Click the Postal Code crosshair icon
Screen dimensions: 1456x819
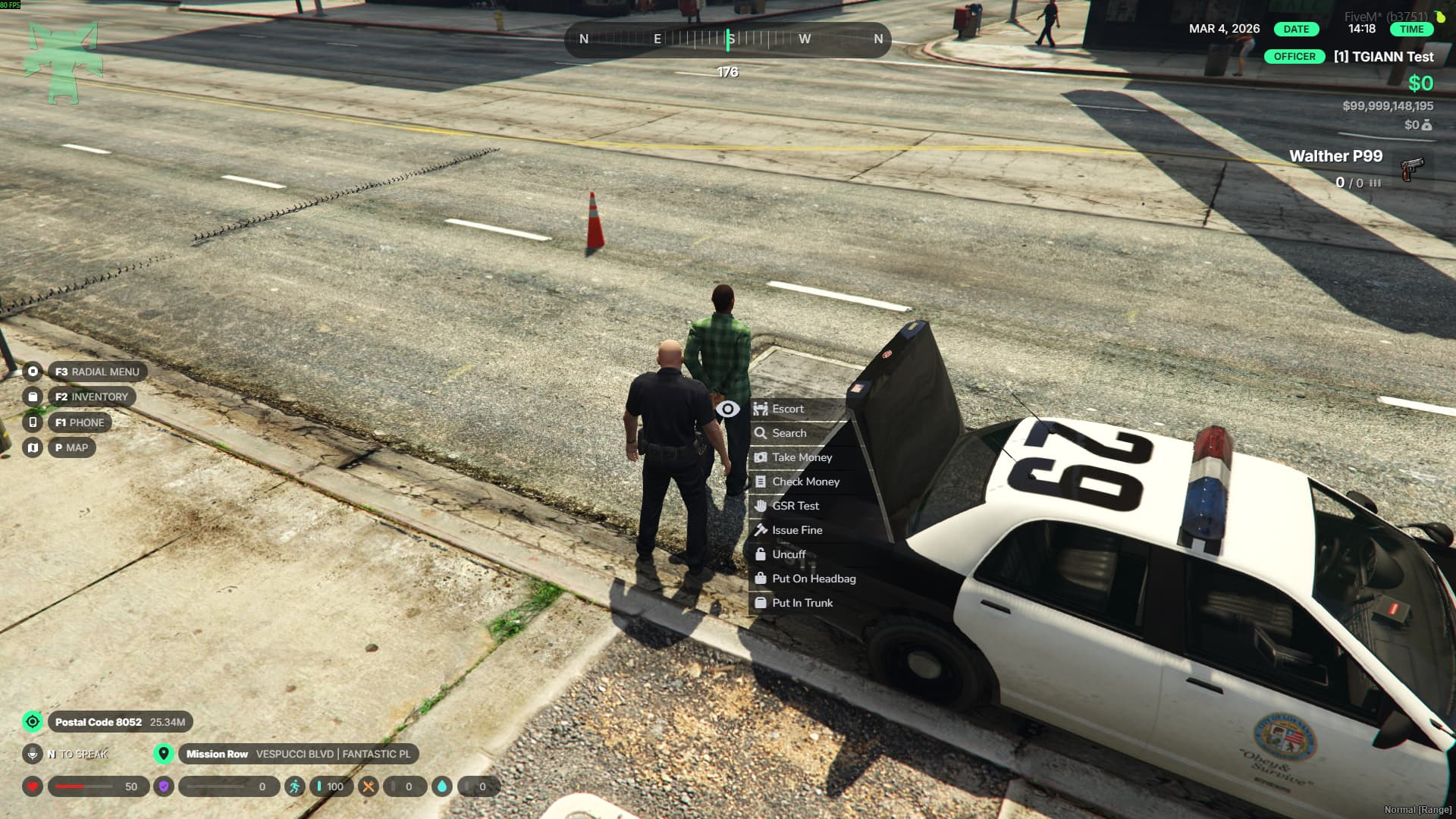[x=33, y=722]
